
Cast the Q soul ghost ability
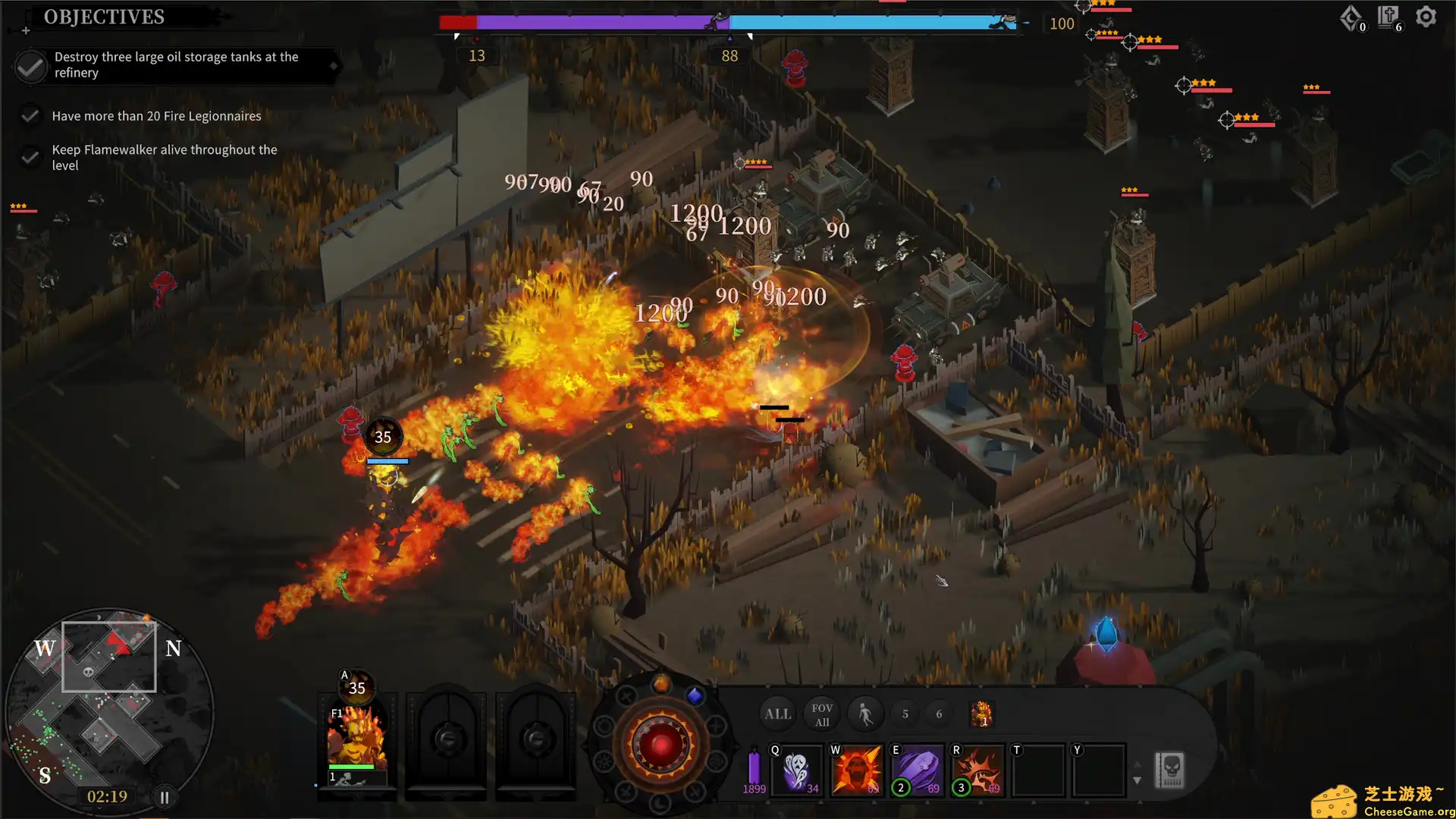(x=795, y=770)
